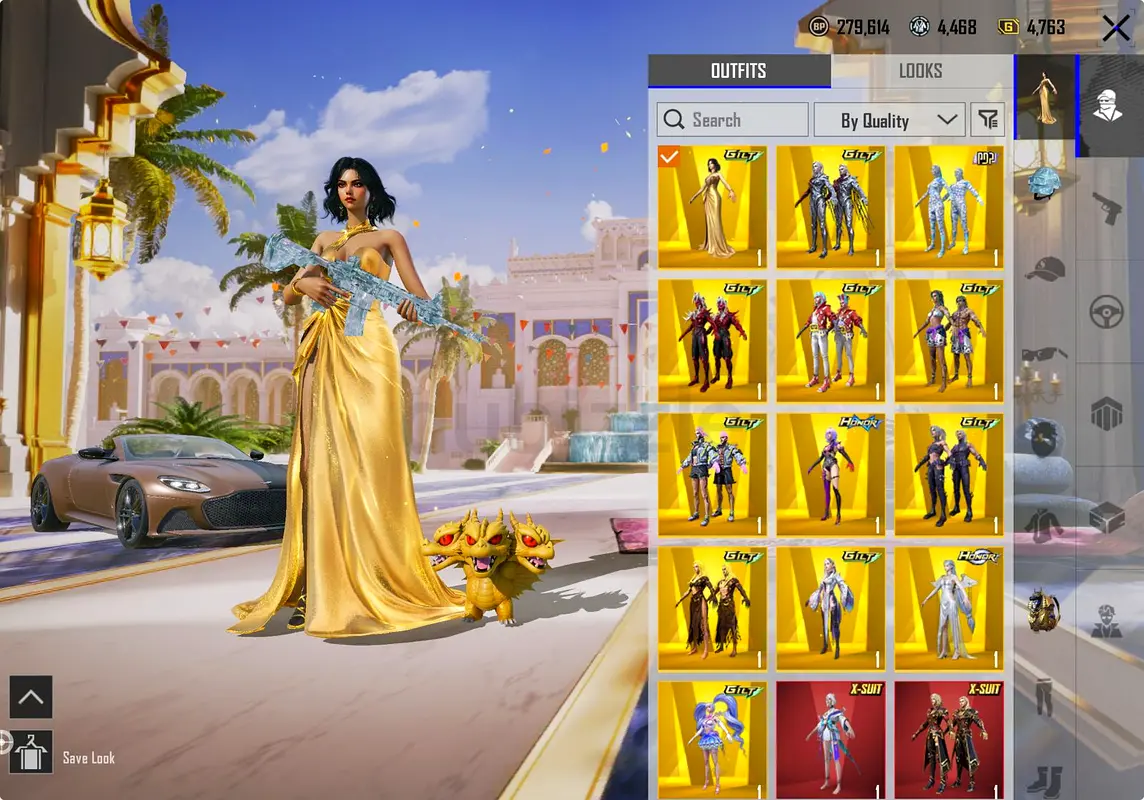Select the blue twin-tail hair outfit
The image size is (1144, 800).
[712, 740]
